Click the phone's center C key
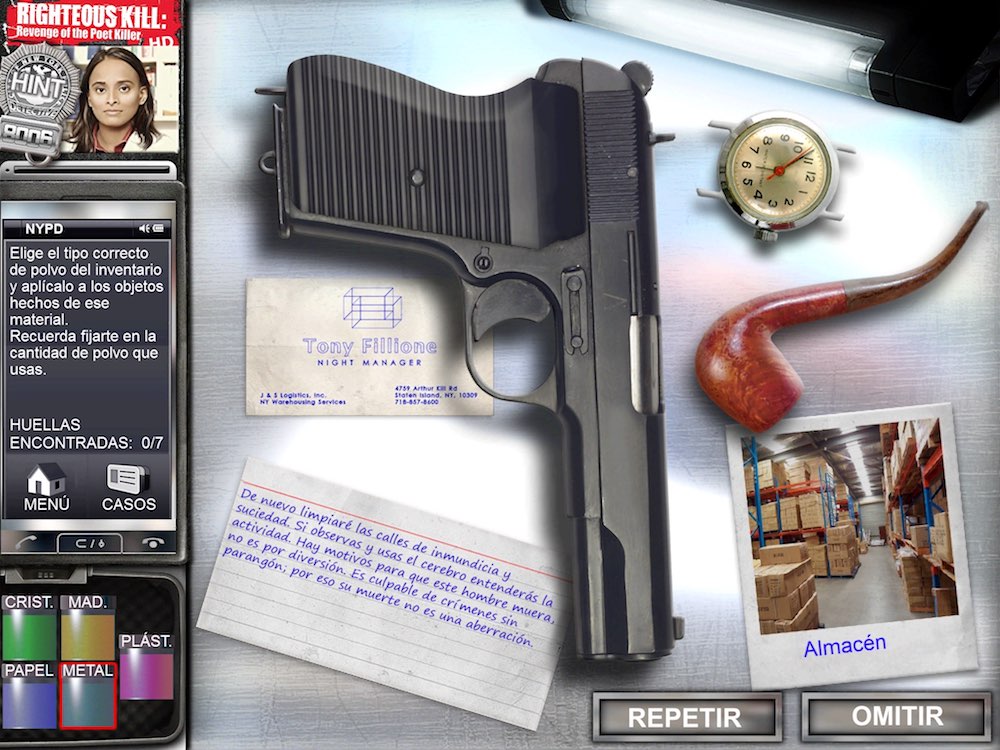Viewport: 1000px width, 750px height. coord(89,543)
